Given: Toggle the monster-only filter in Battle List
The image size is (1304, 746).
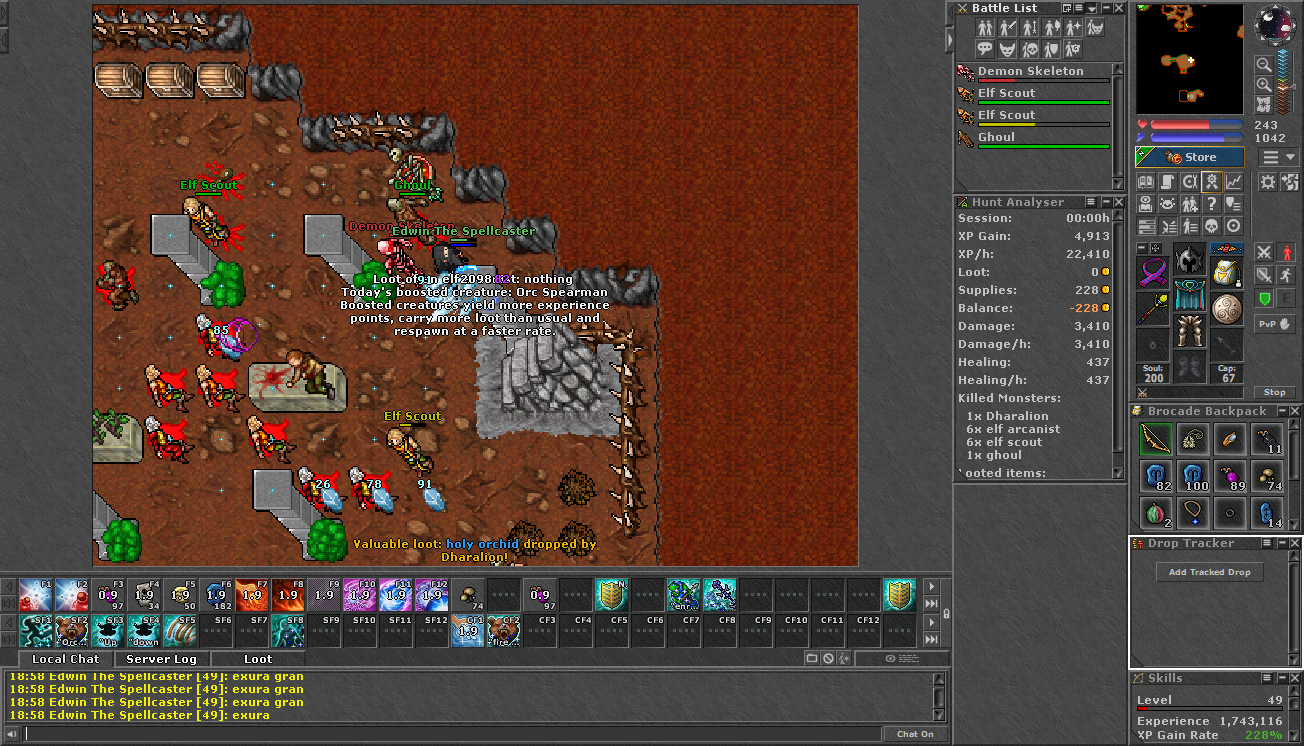Looking at the screenshot, I should point(1005,50).
